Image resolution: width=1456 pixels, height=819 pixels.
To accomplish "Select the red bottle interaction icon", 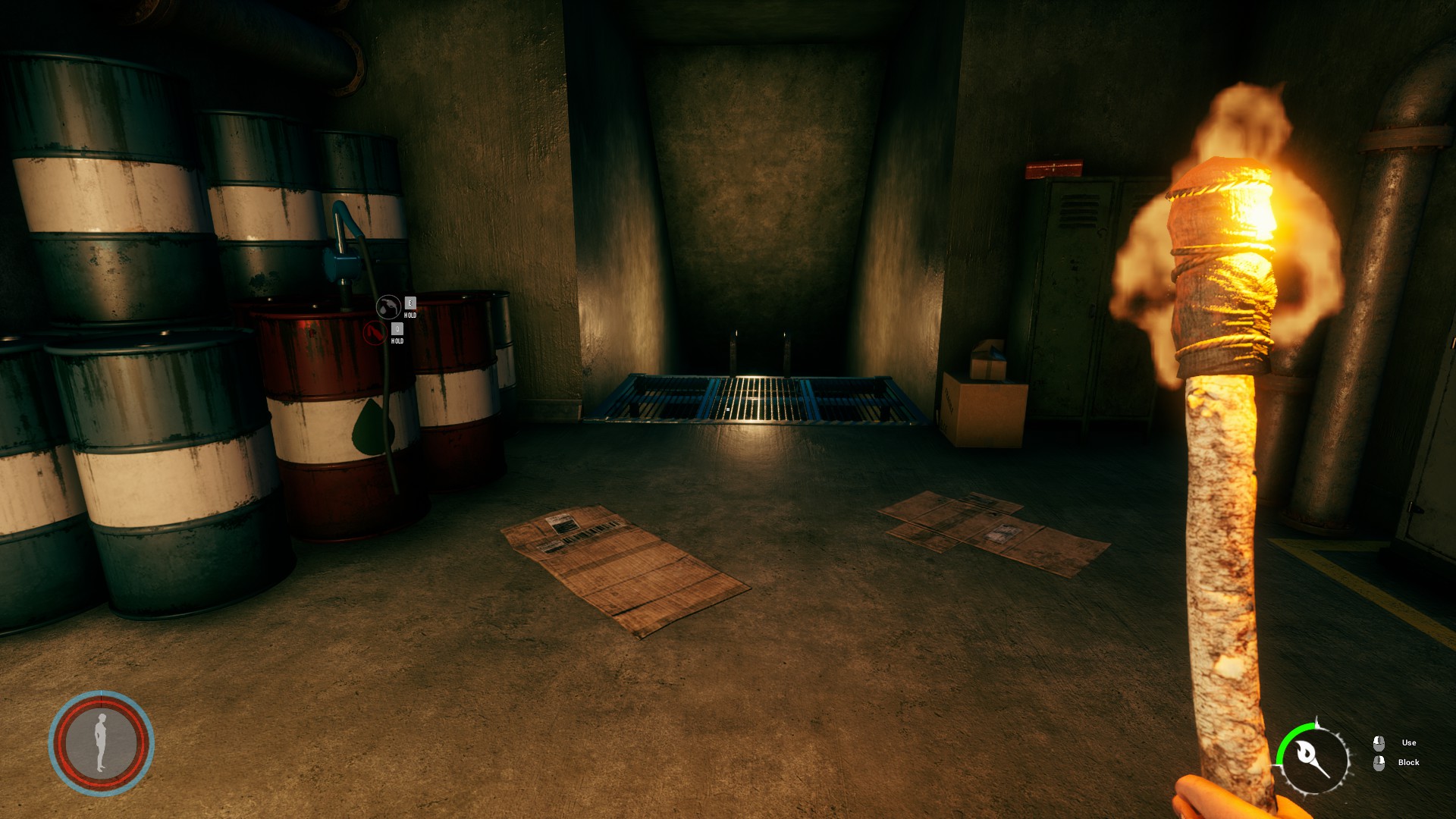I will [375, 333].
